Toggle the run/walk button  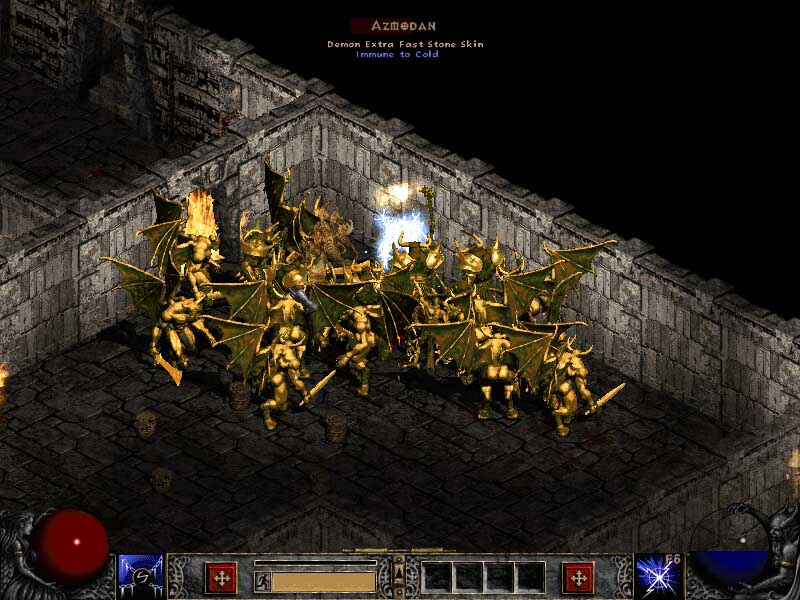(262, 580)
